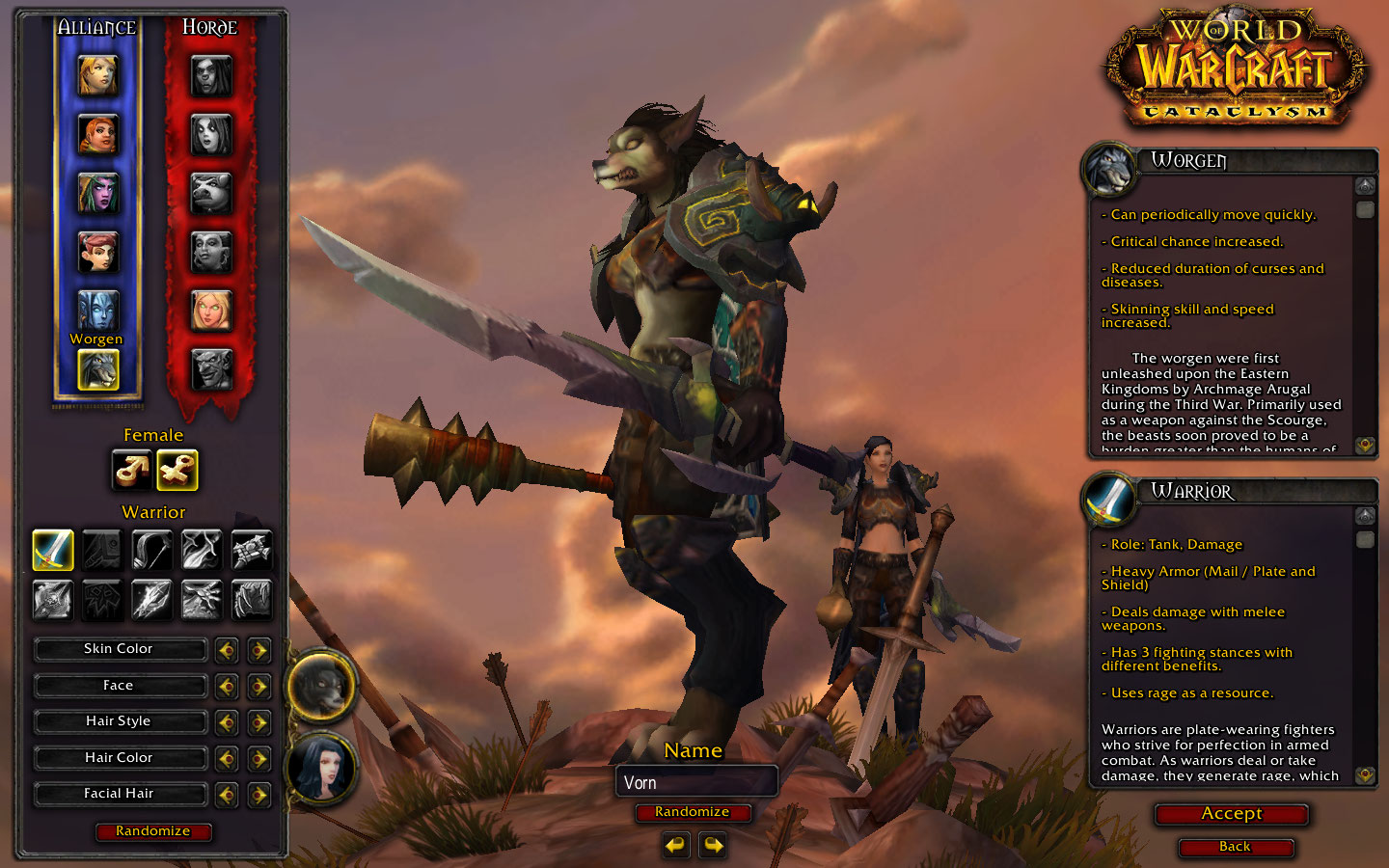Accept the character creation
This screenshot has width=1389, height=868.
(1232, 814)
